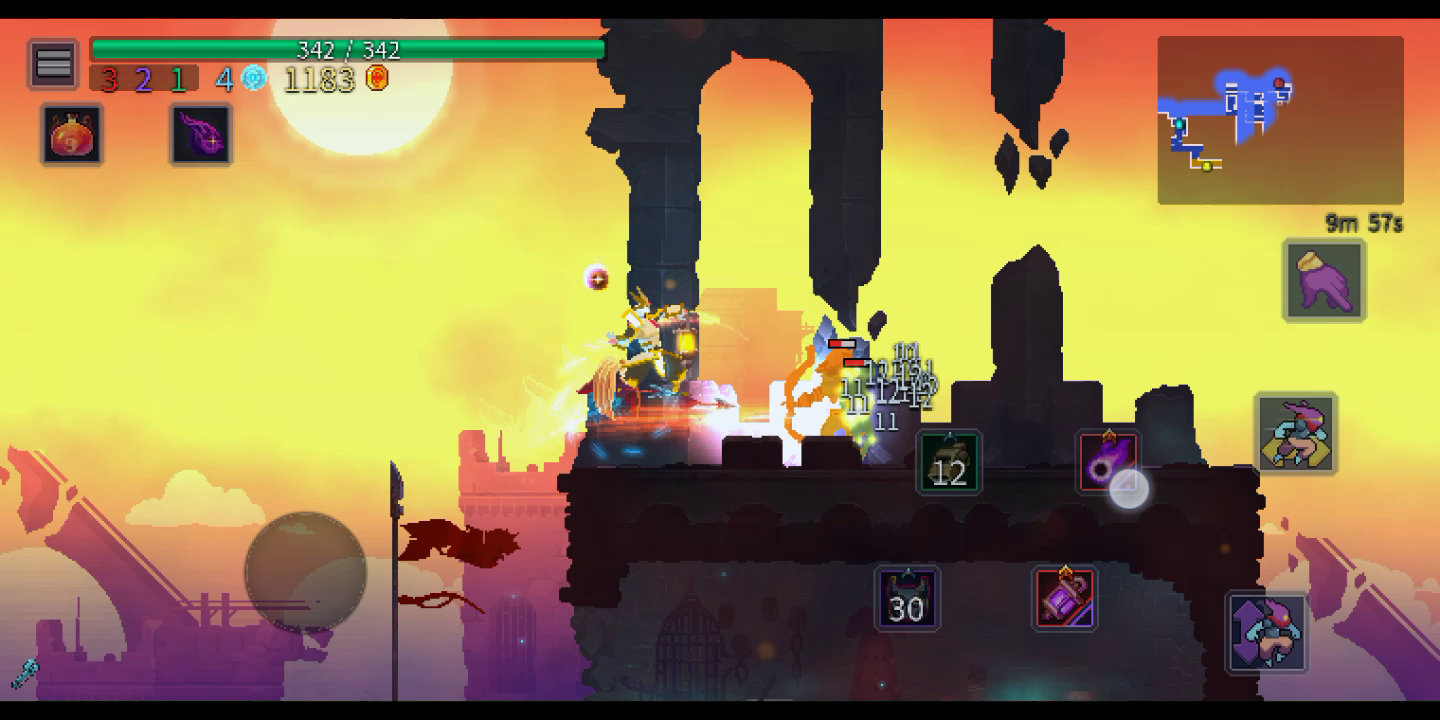Tap the purple flame amulet icon
Screen dimensions: 1440x720
(201, 135)
